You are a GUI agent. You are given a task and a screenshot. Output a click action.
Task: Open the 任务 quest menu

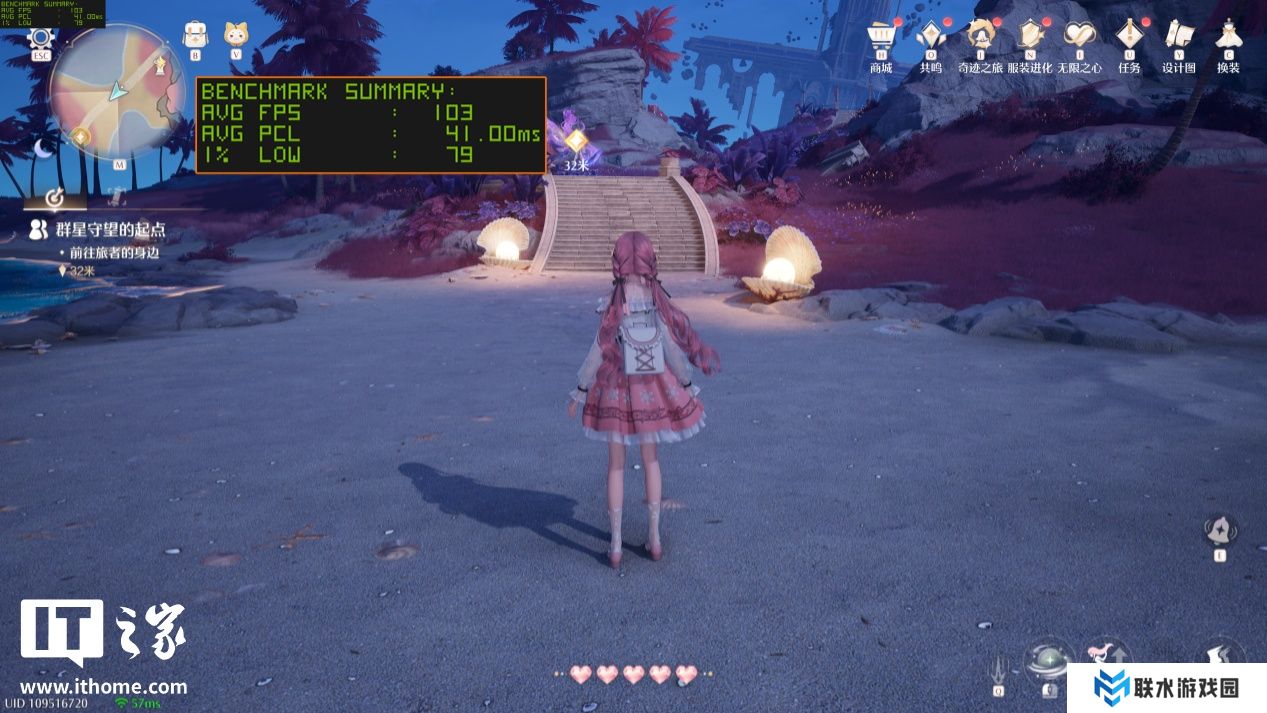pos(1129,37)
